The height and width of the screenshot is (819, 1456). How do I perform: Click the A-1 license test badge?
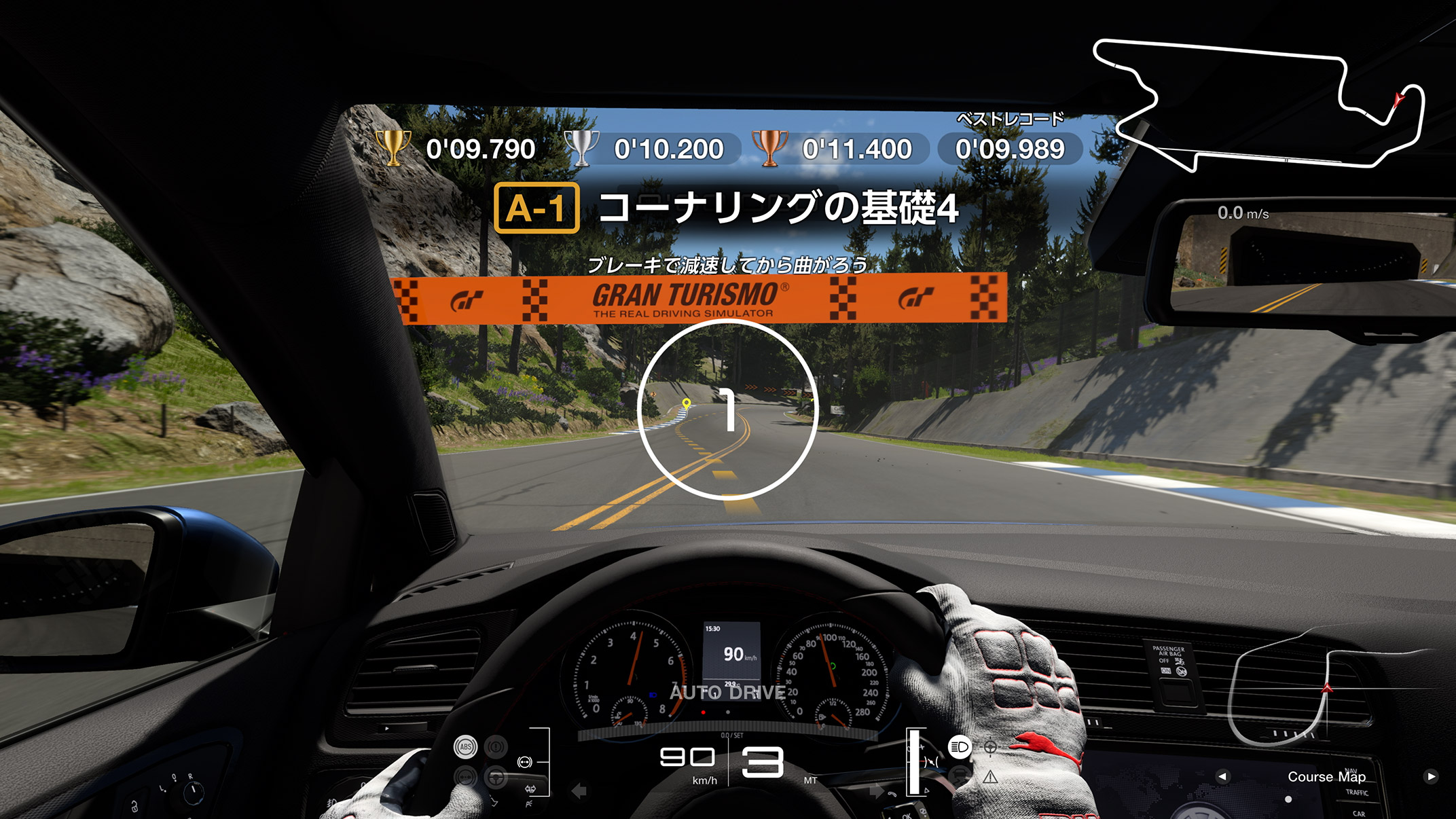[536, 208]
